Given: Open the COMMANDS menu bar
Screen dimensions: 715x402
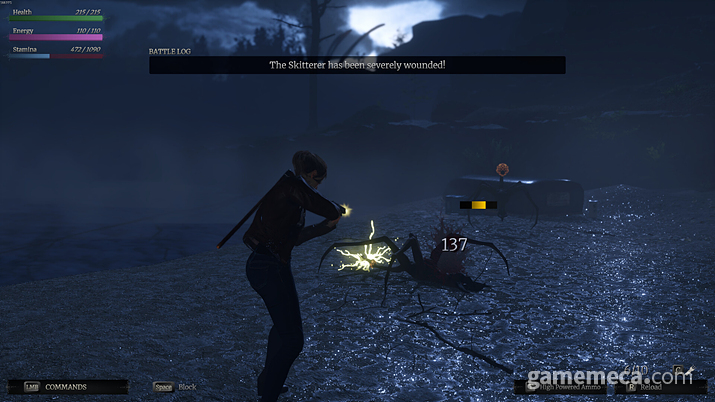Looking at the screenshot, I should (68, 387).
